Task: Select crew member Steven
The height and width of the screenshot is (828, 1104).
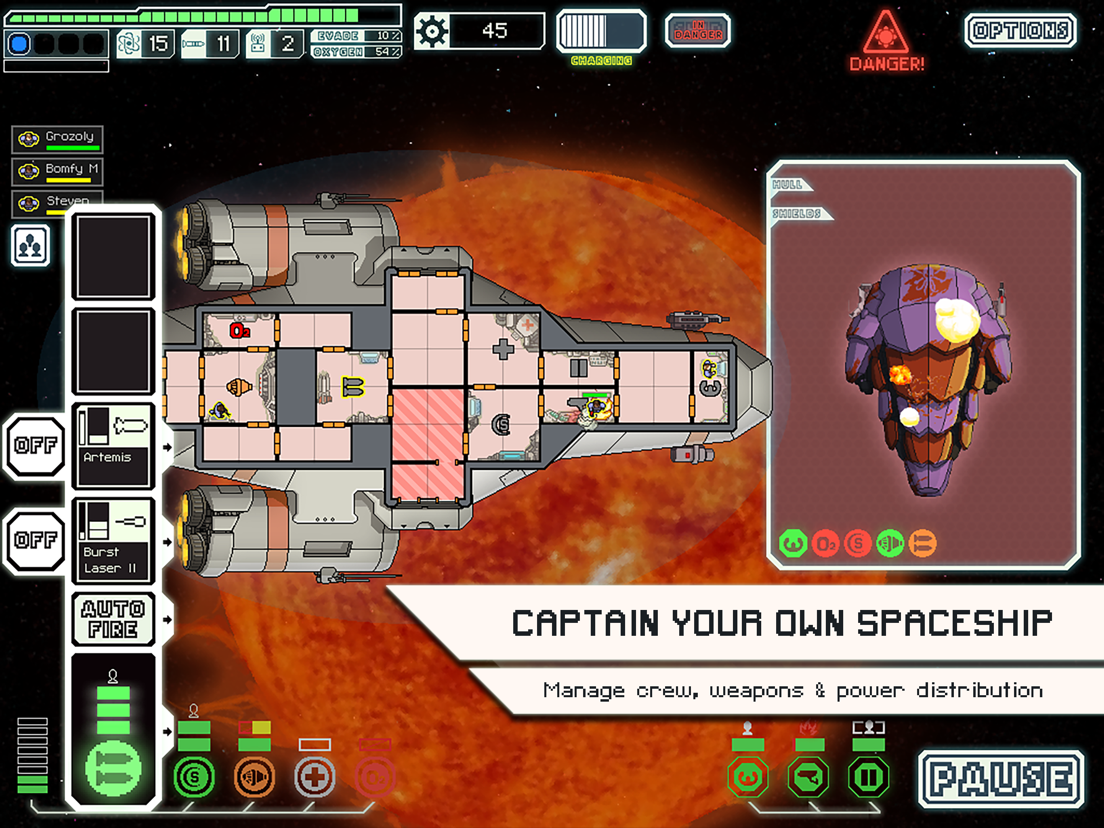Action: click(x=58, y=203)
